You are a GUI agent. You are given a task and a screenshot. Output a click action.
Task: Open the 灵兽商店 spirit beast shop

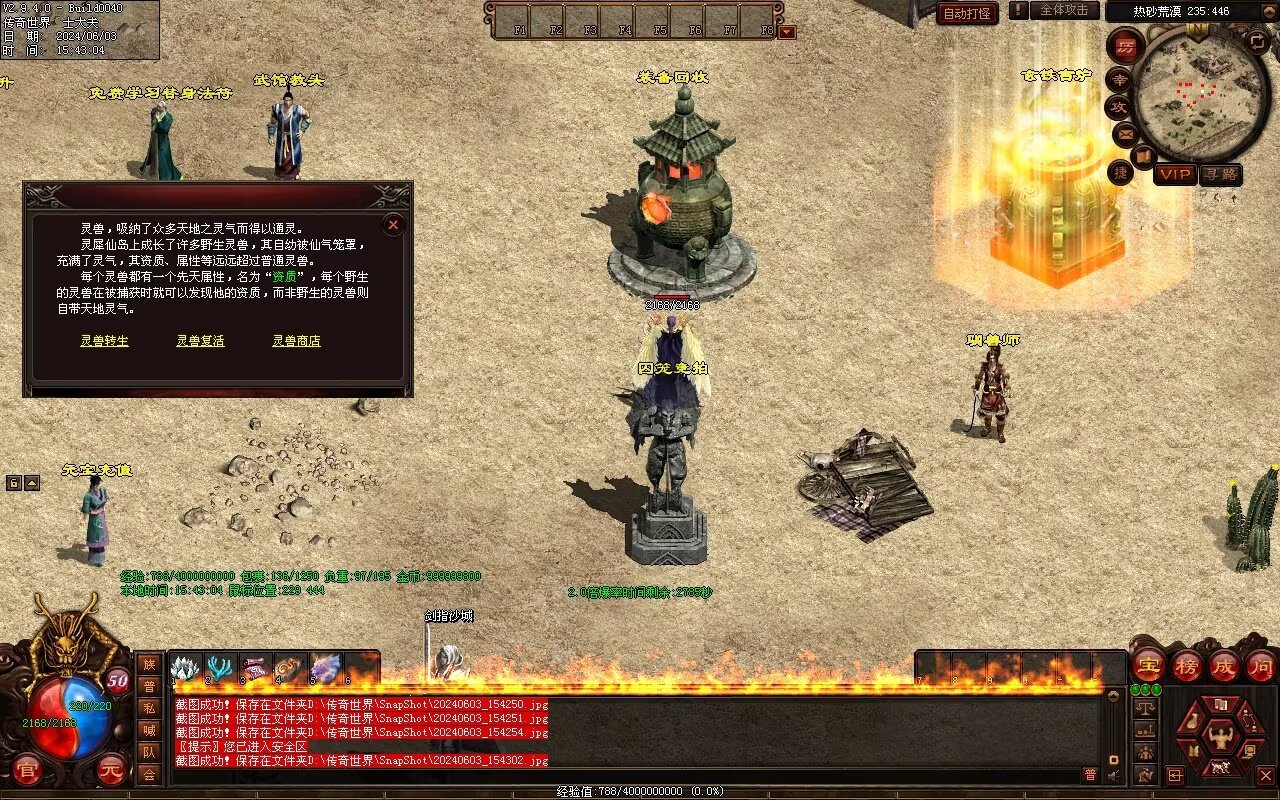pyautogui.click(x=297, y=341)
